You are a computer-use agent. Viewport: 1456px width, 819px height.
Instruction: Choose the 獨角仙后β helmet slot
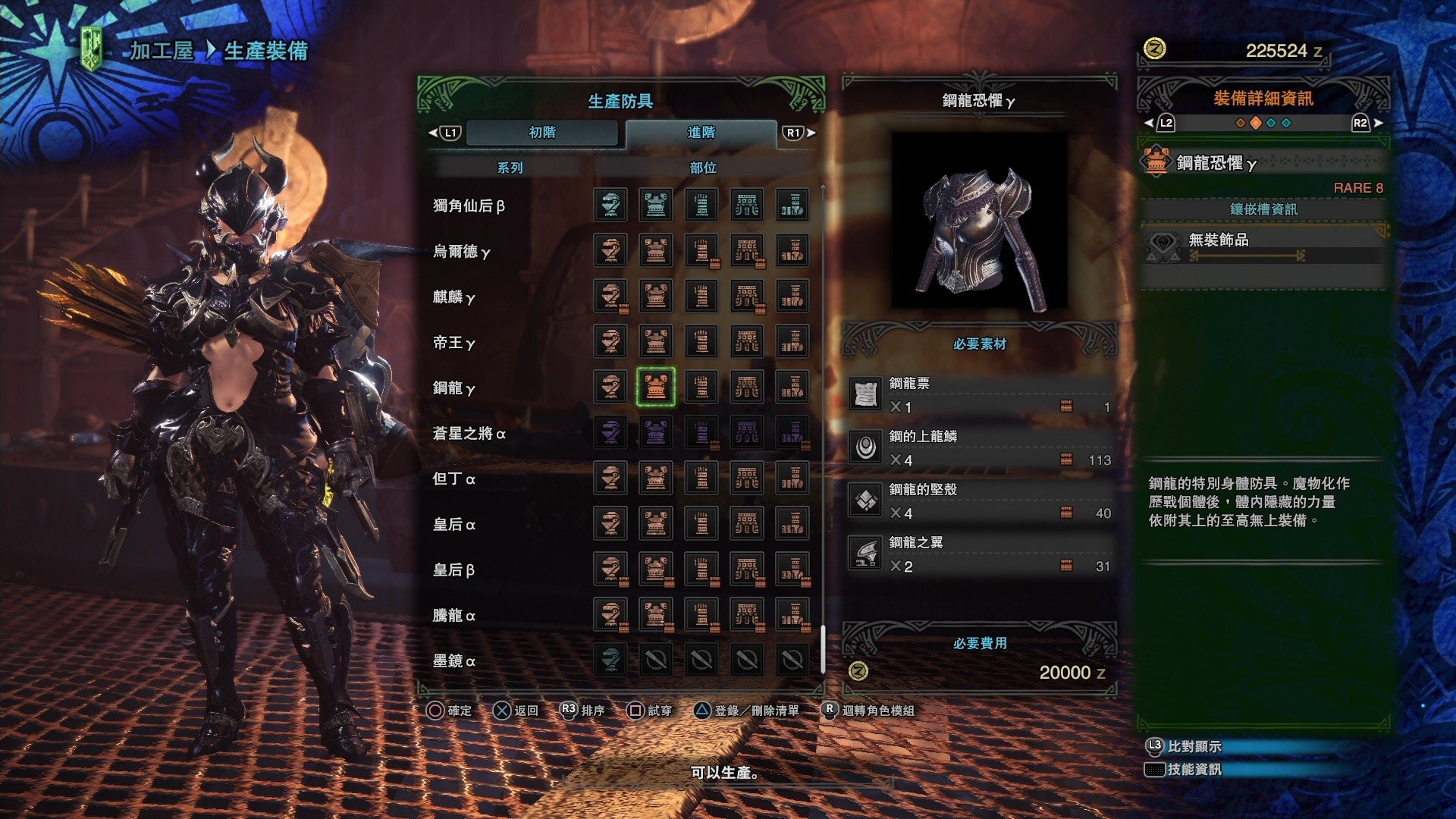(x=610, y=205)
